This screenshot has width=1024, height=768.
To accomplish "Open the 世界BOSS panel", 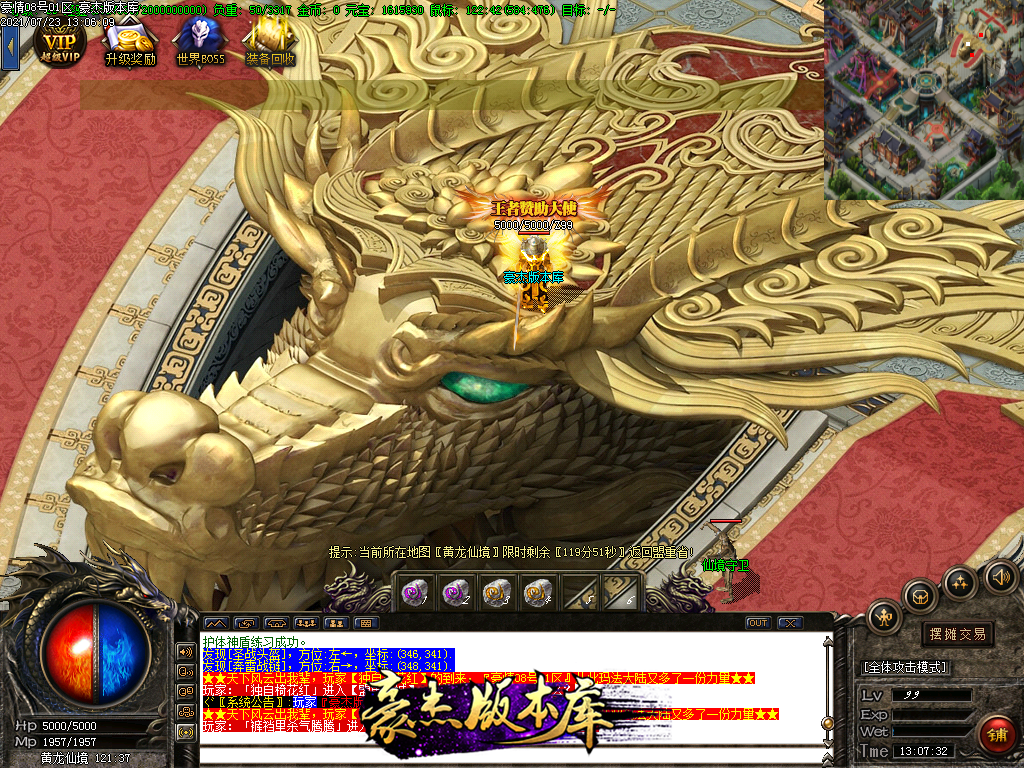I will click(200, 43).
